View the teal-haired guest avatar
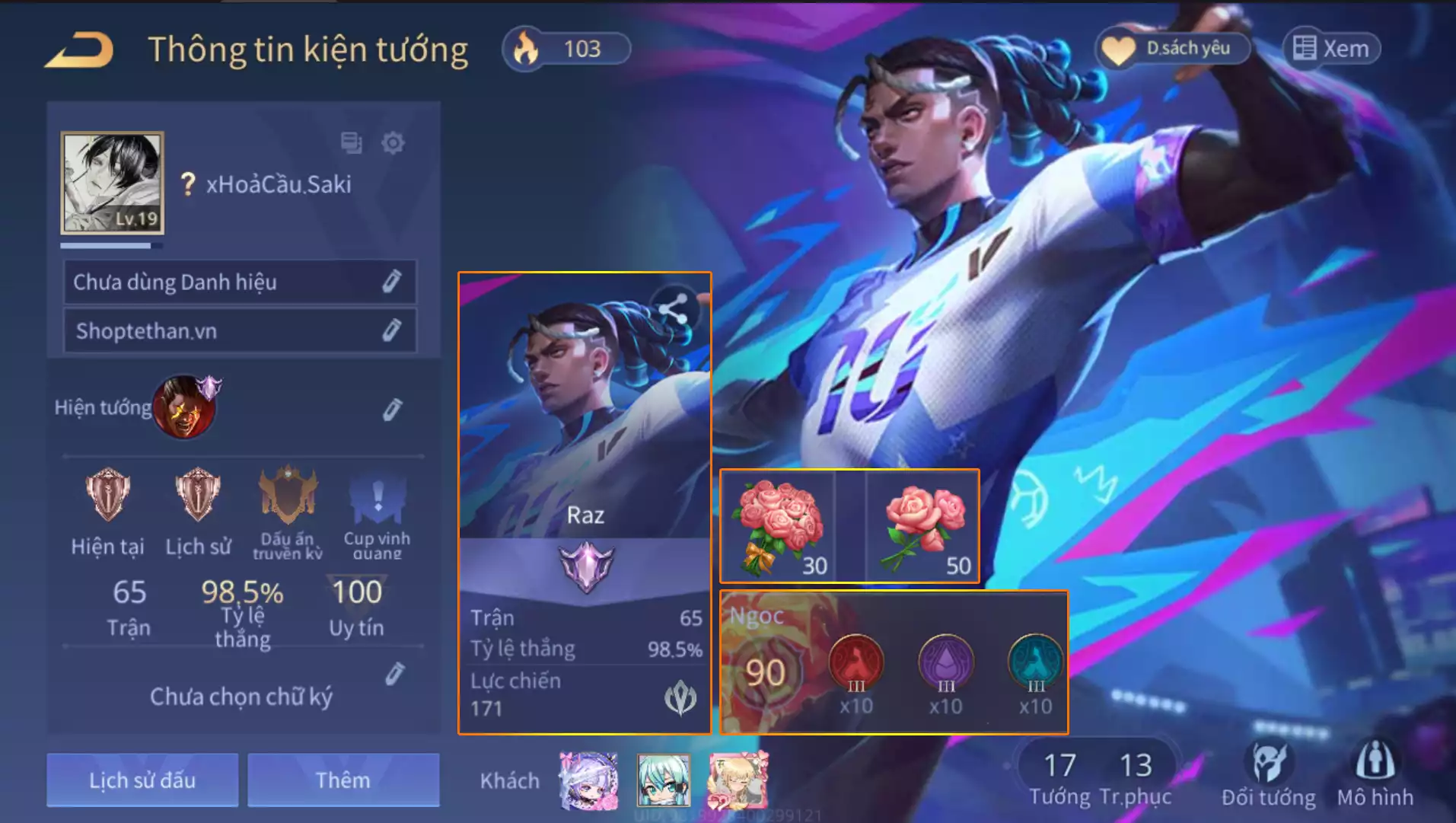This screenshot has width=1456, height=823. 664,780
